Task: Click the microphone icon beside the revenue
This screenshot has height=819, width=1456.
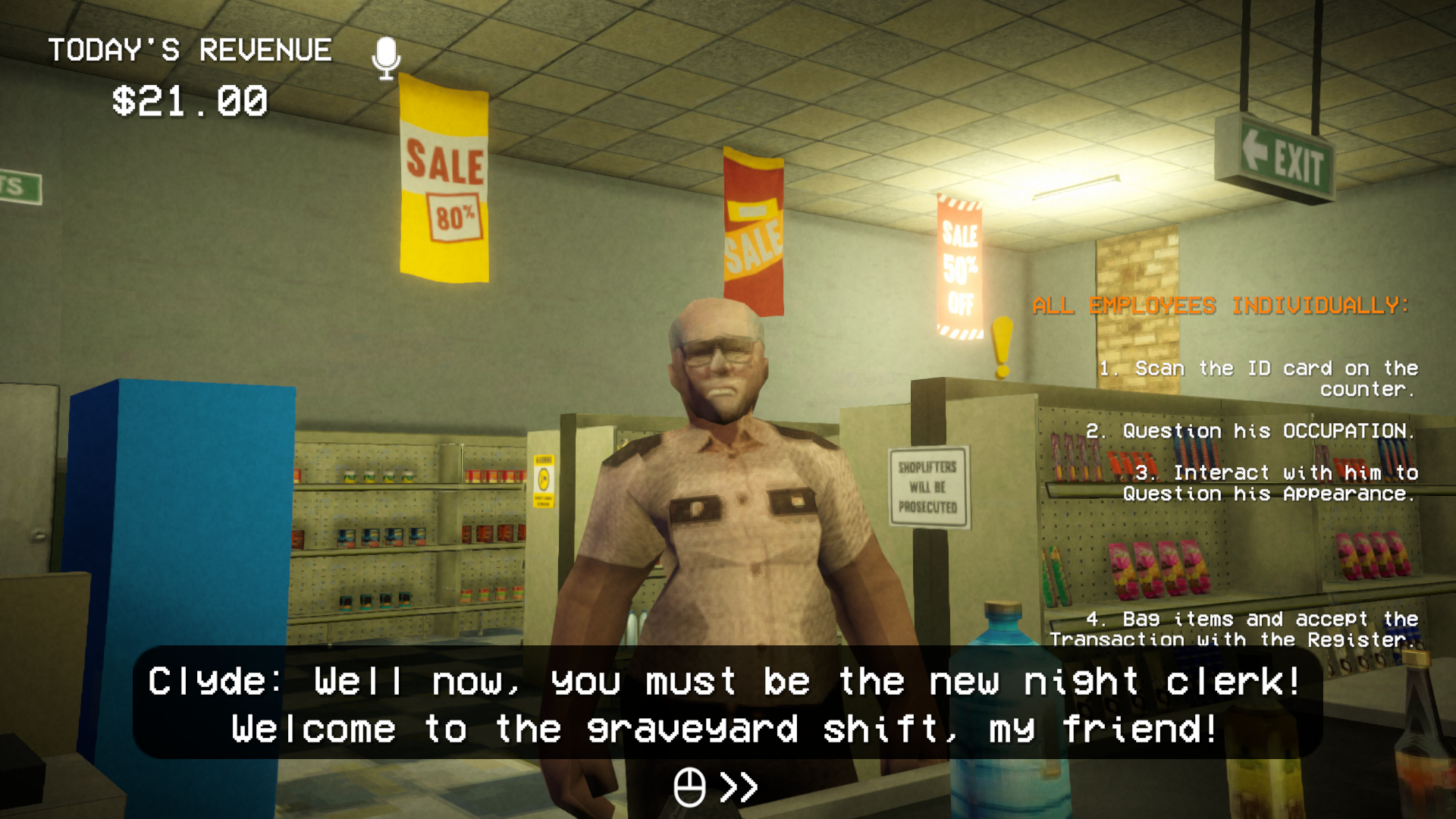Action: pos(386,58)
